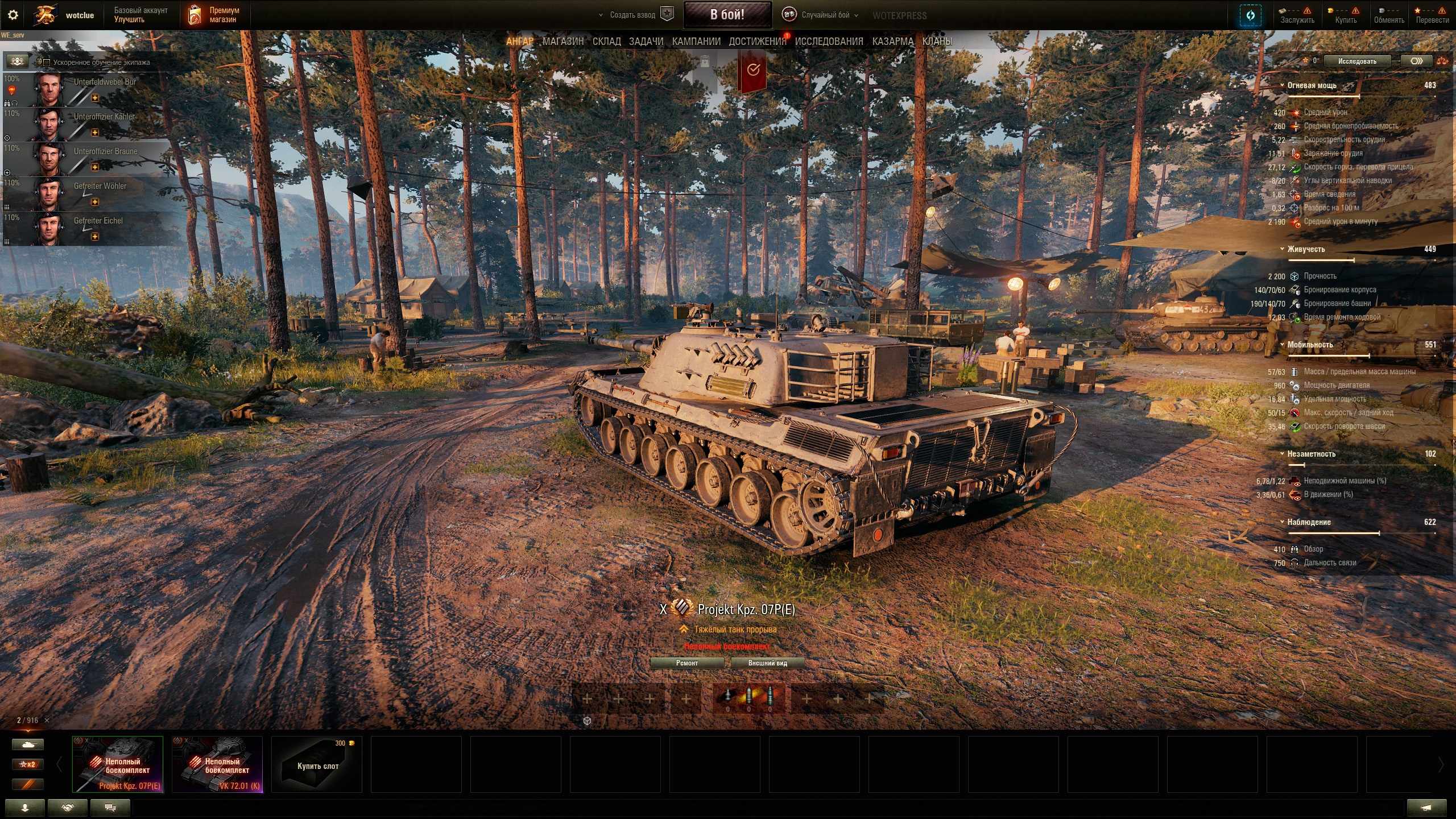Click the Исследовать research button
This screenshot has height=819, width=1456.
(1356, 61)
